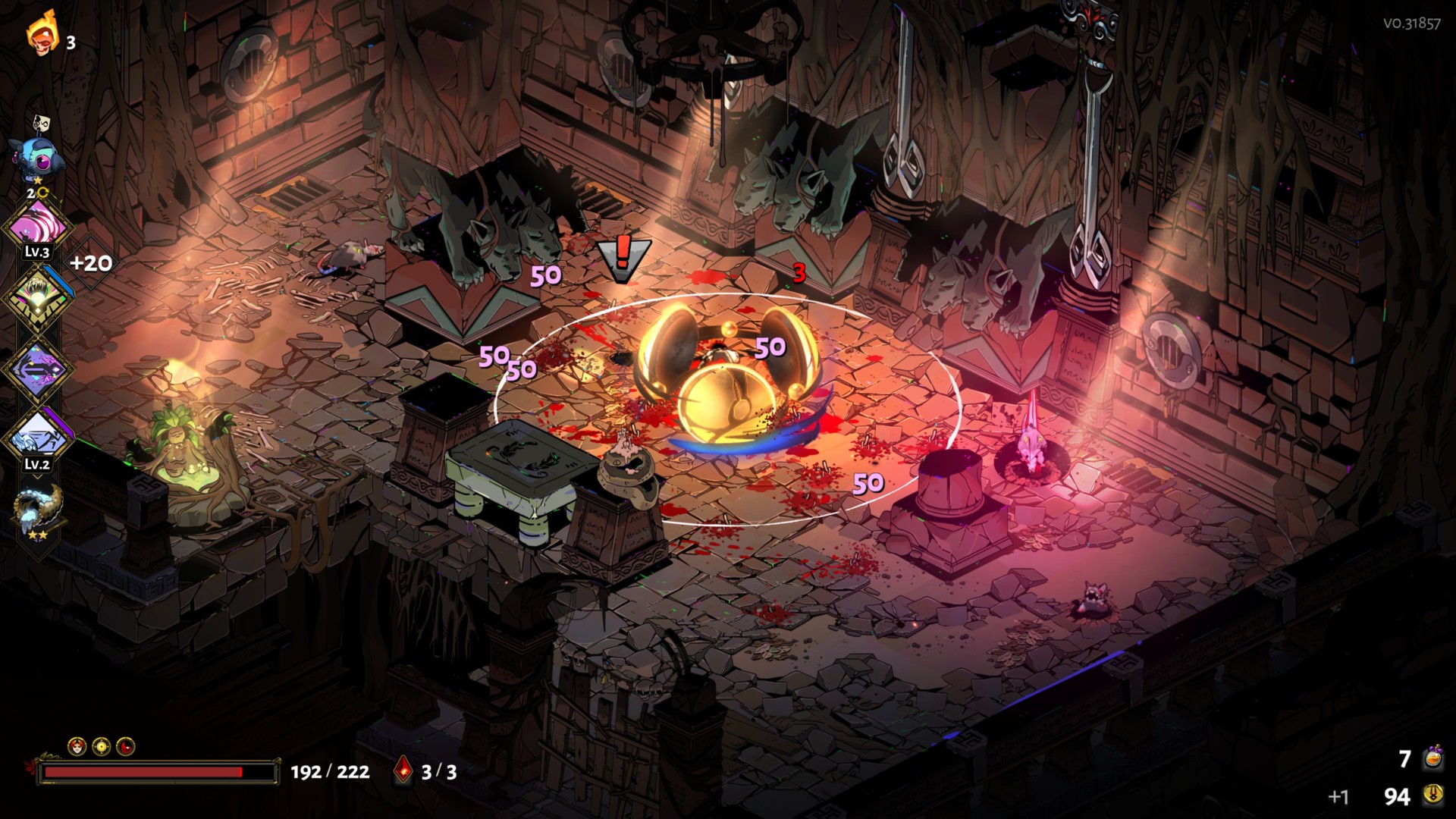Inspect the white running figure Lv.2 boon

[x=38, y=439]
